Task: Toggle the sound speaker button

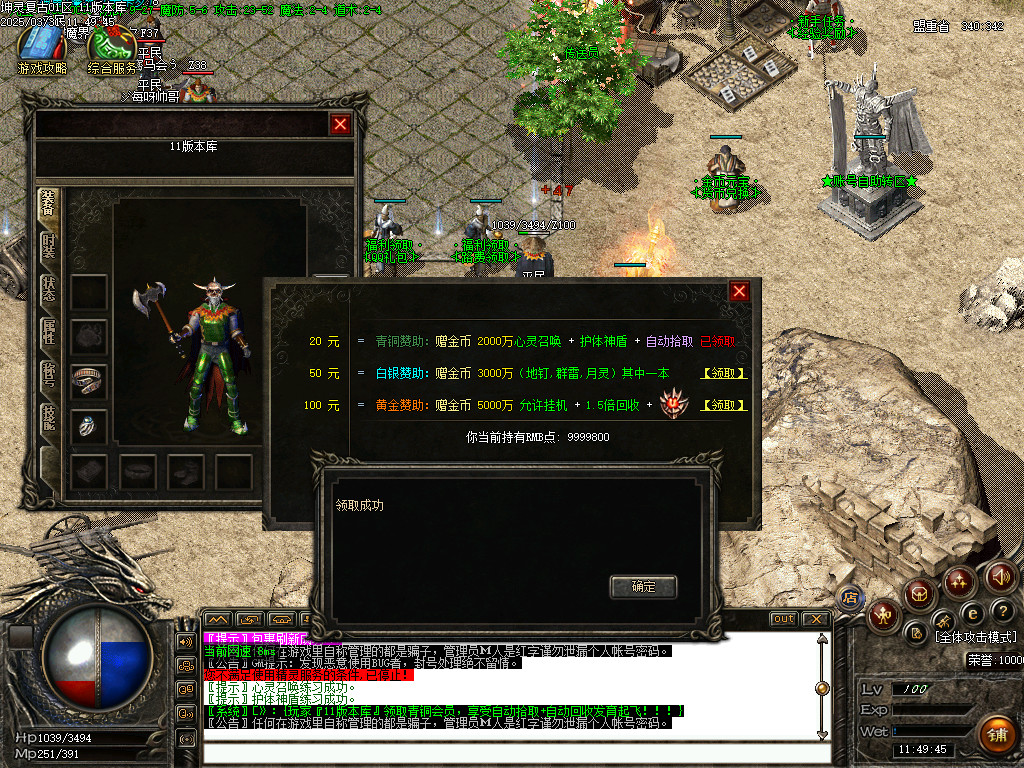Action: point(1000,576)
